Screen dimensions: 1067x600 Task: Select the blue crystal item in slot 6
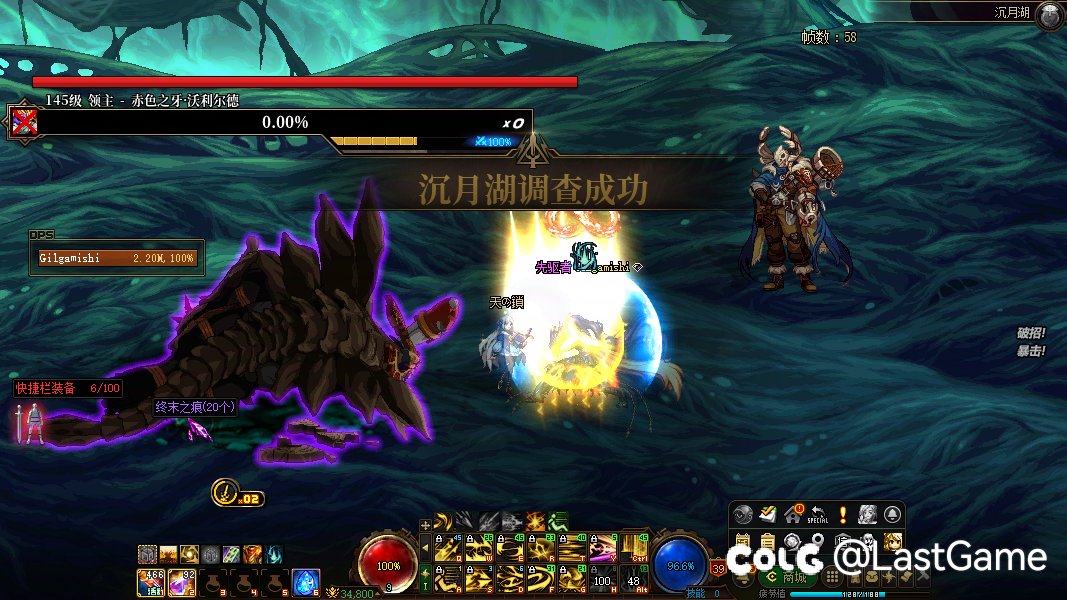point(305,580)
